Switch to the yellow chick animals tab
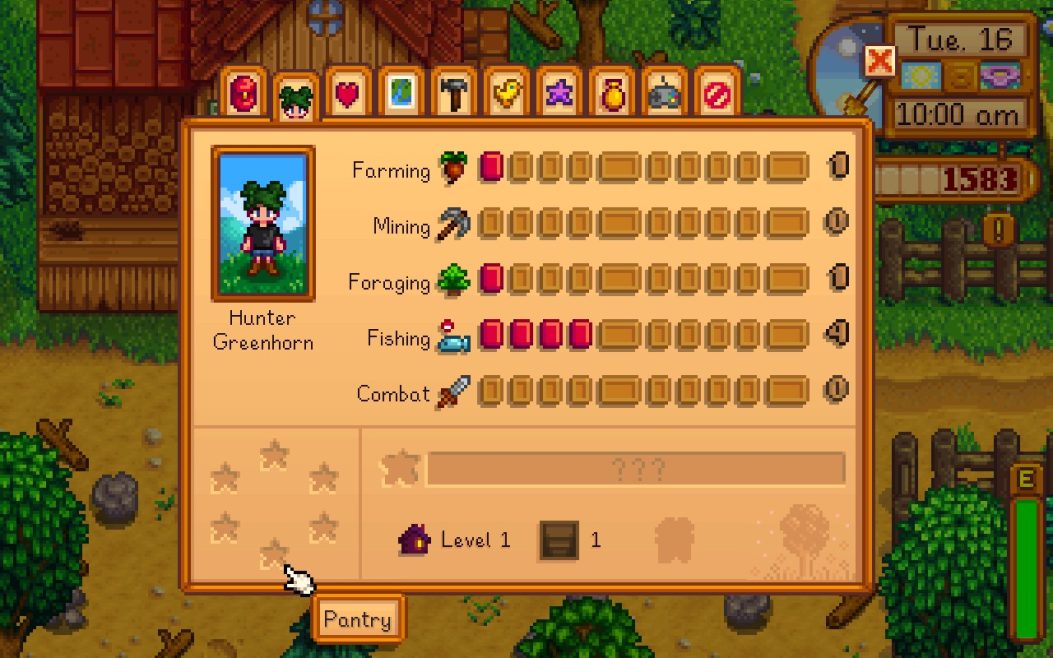The width and height of the screenshot is (1053, 658). 506,94
